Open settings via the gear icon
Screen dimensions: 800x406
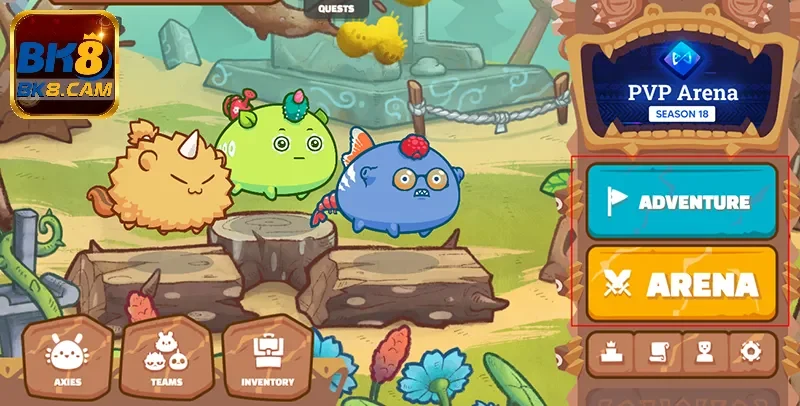[752, 351]
